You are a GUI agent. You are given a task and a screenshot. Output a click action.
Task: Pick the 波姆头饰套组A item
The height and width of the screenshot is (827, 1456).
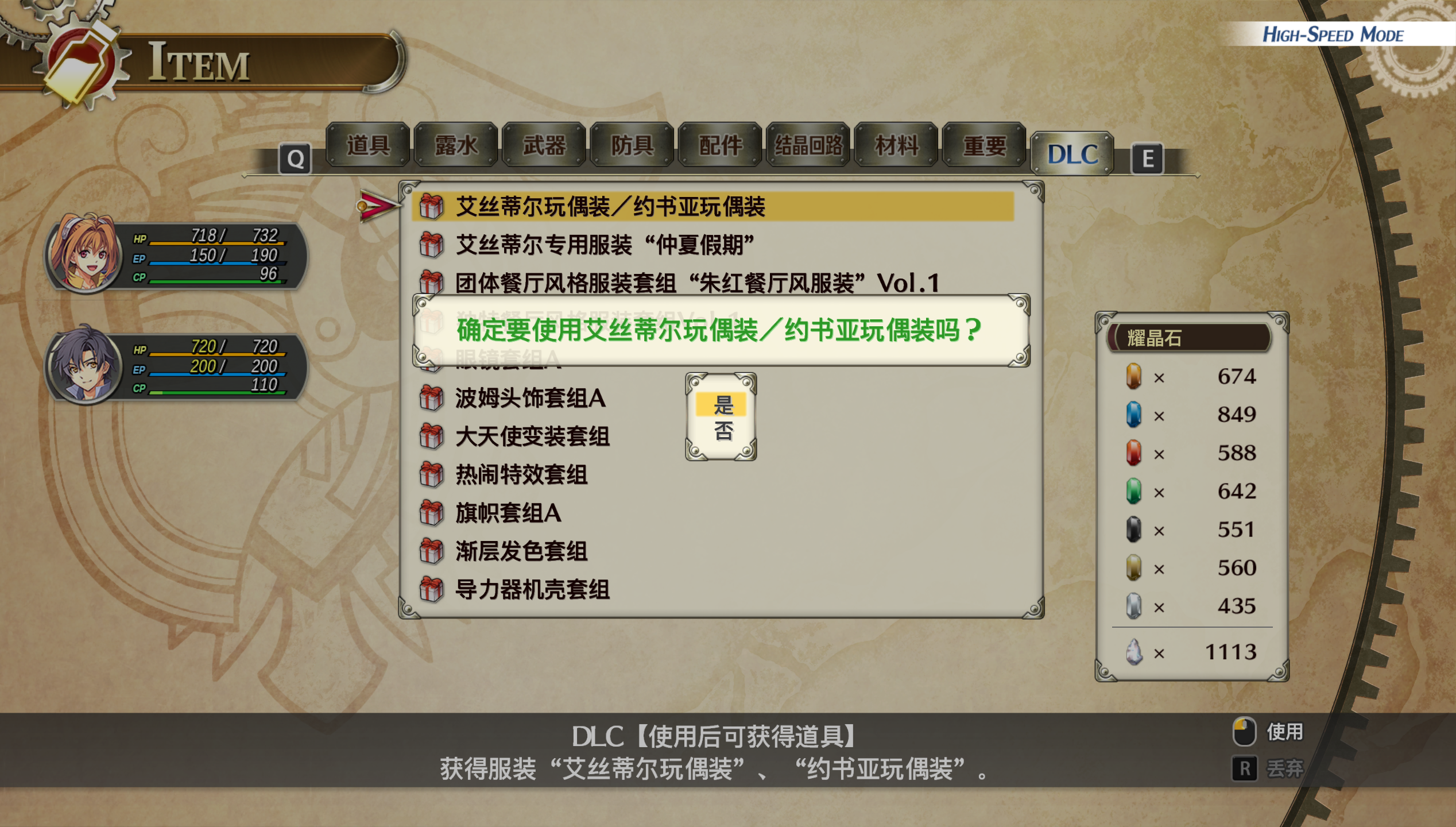point(530,399)
